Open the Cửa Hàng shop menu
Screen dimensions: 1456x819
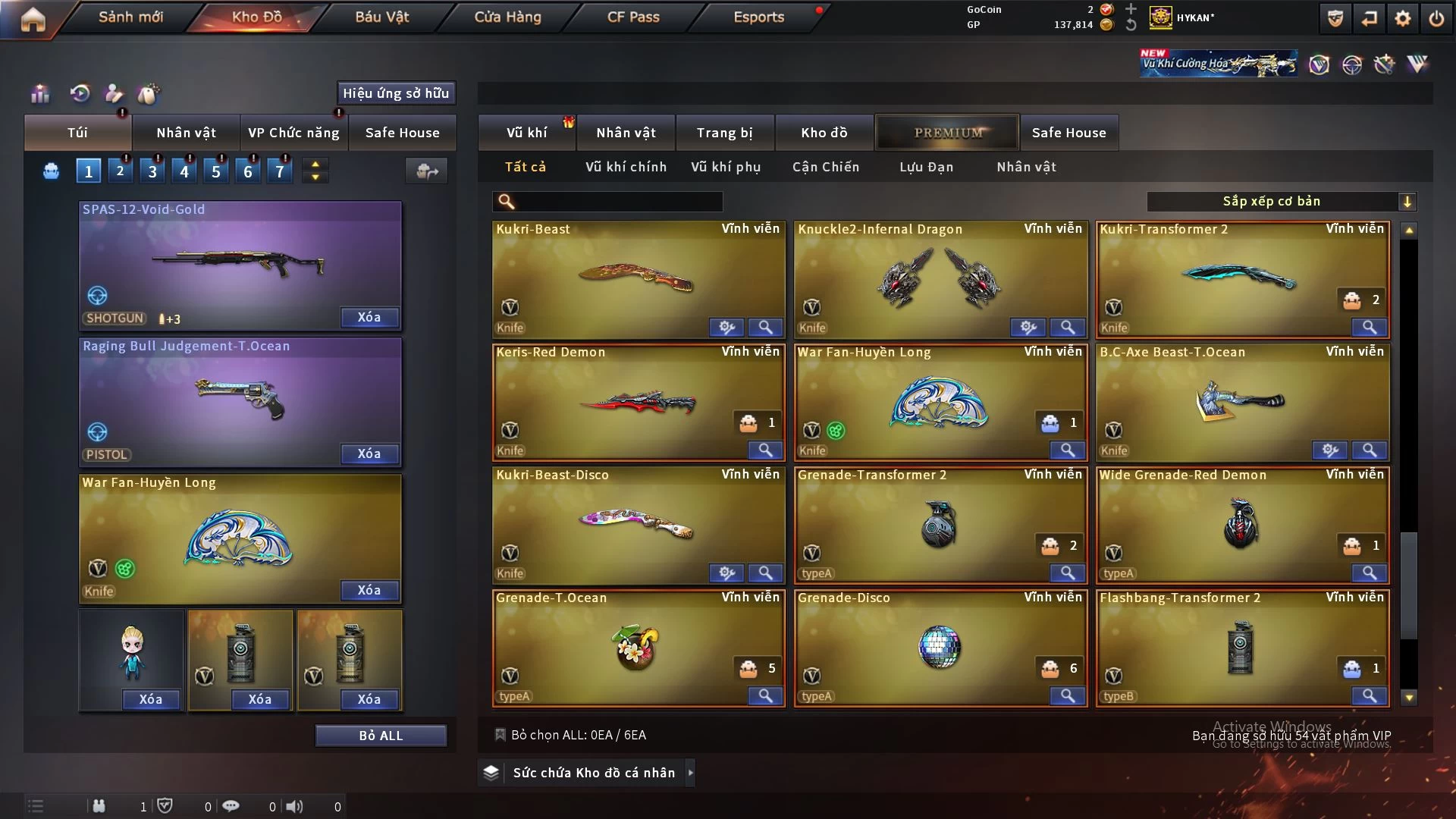click(507, 17)
